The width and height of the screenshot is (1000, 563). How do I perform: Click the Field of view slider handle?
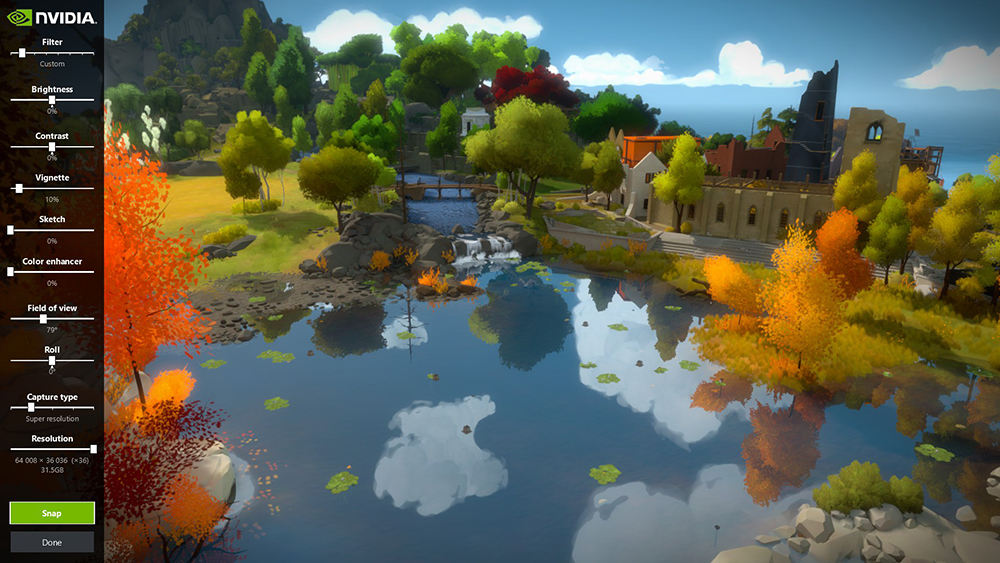[43, 319]
